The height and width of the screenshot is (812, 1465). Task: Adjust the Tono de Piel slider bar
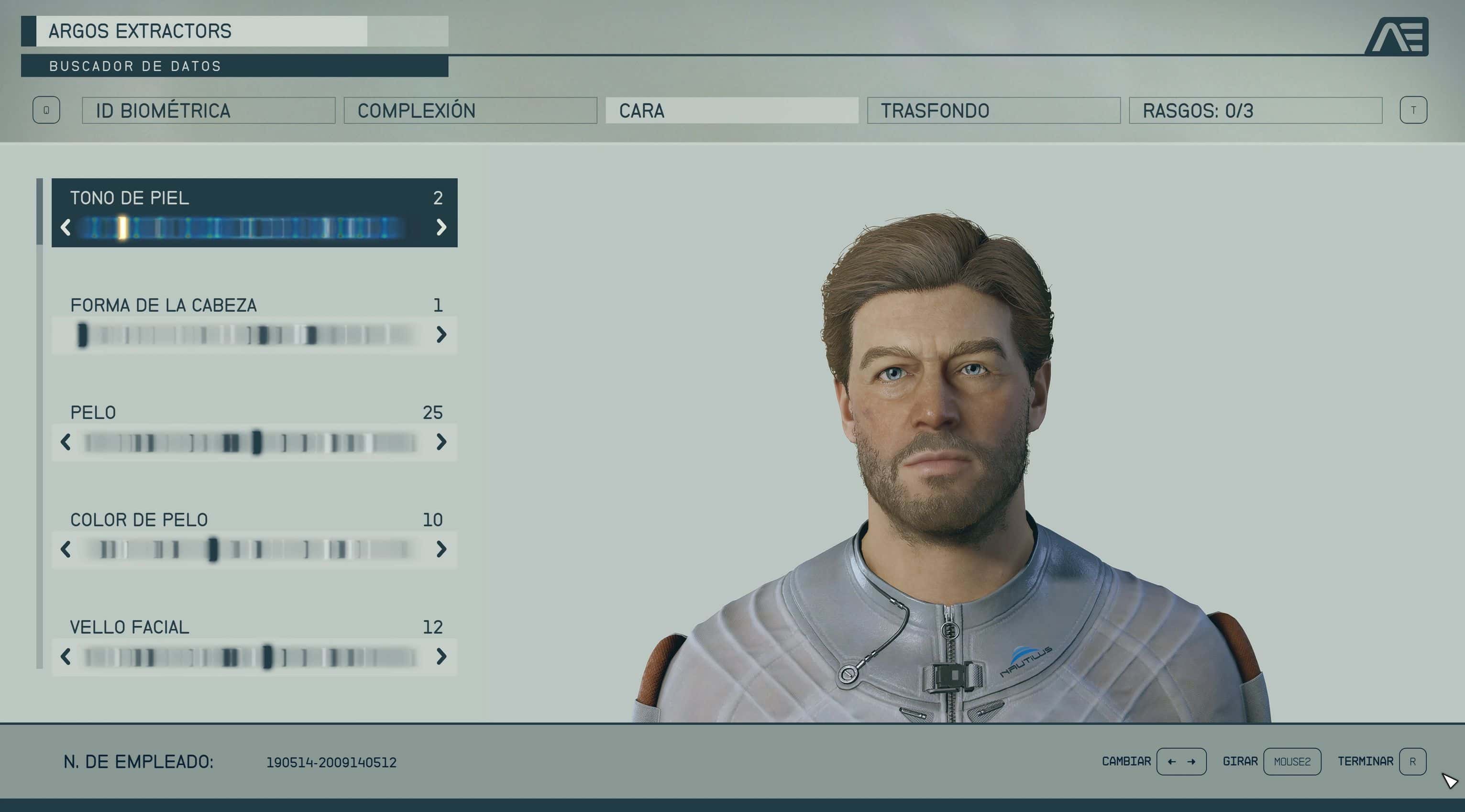click(x=244, y=228)
